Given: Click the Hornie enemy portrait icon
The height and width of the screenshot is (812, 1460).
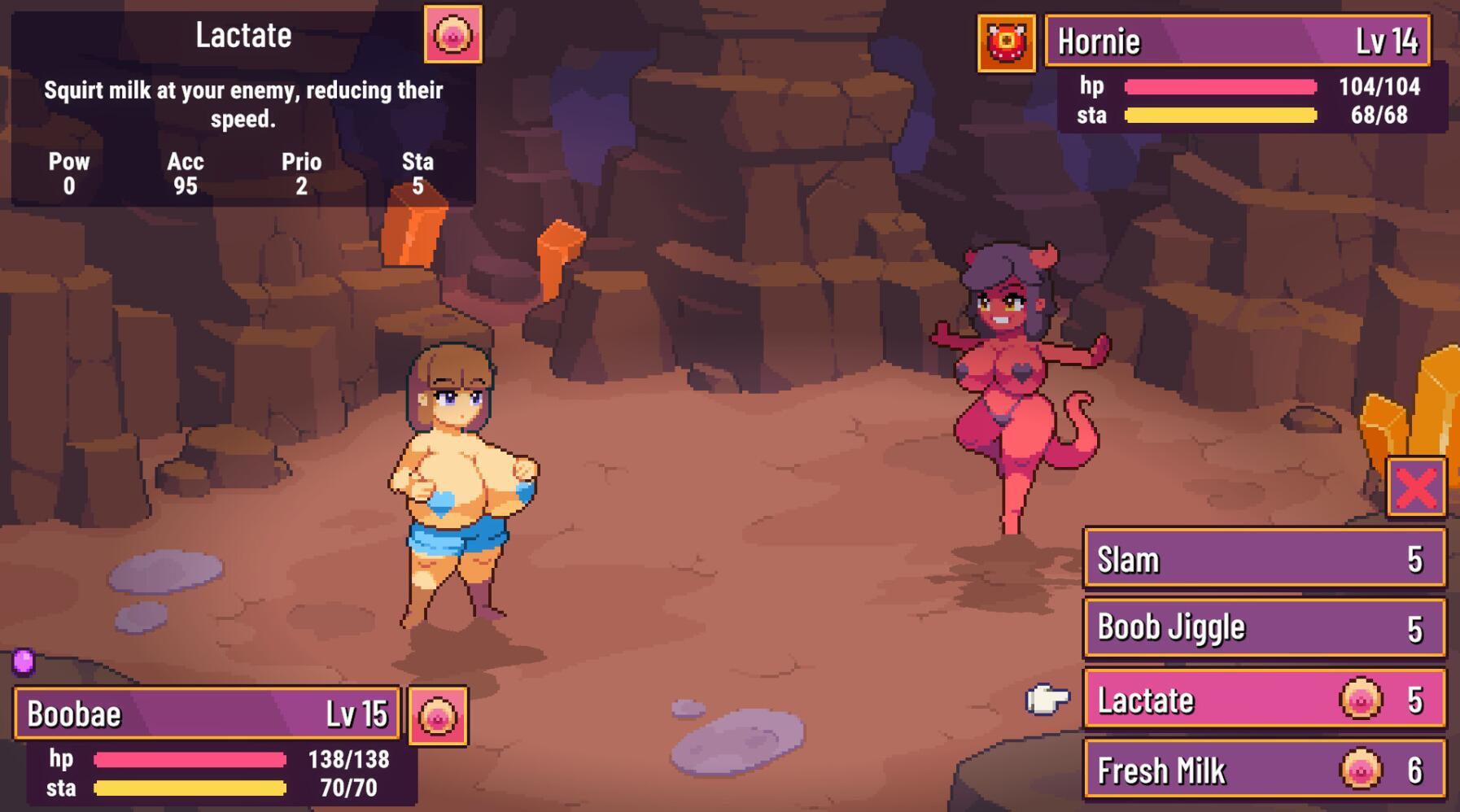Looking at the screenshot, I should click(1009, 40).
